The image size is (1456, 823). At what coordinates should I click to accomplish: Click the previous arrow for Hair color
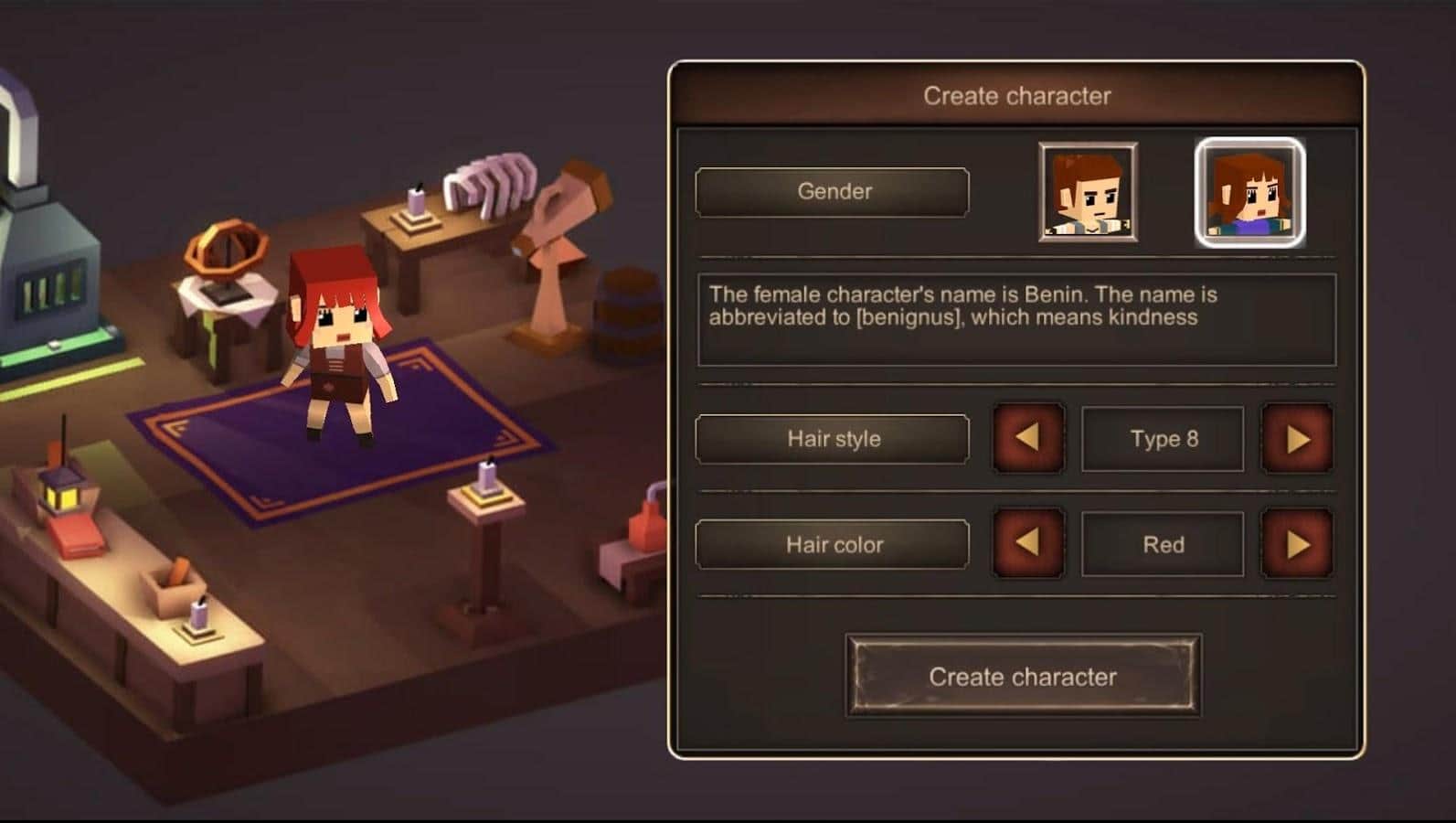click(1028, 543)
